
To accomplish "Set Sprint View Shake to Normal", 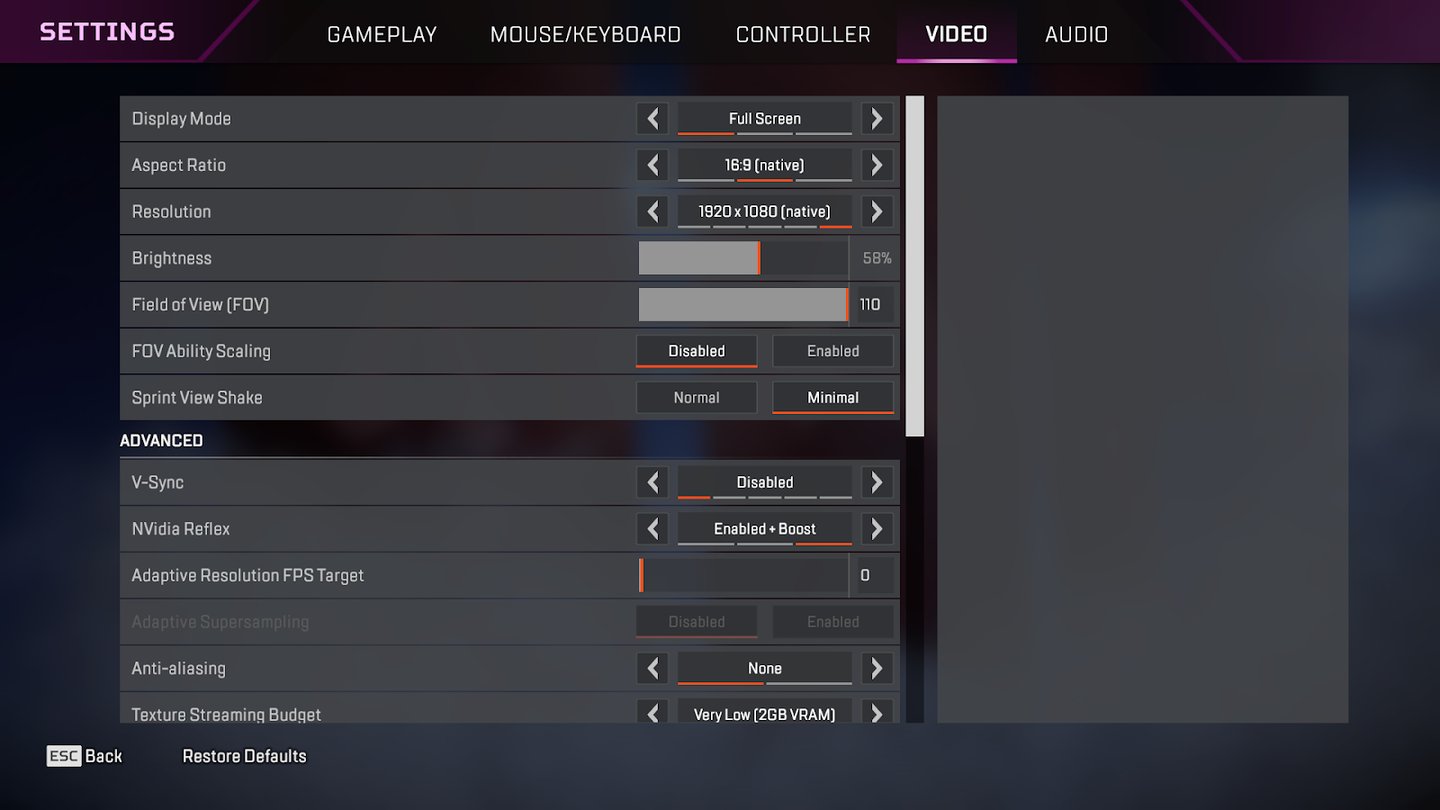I will [696, 397].
